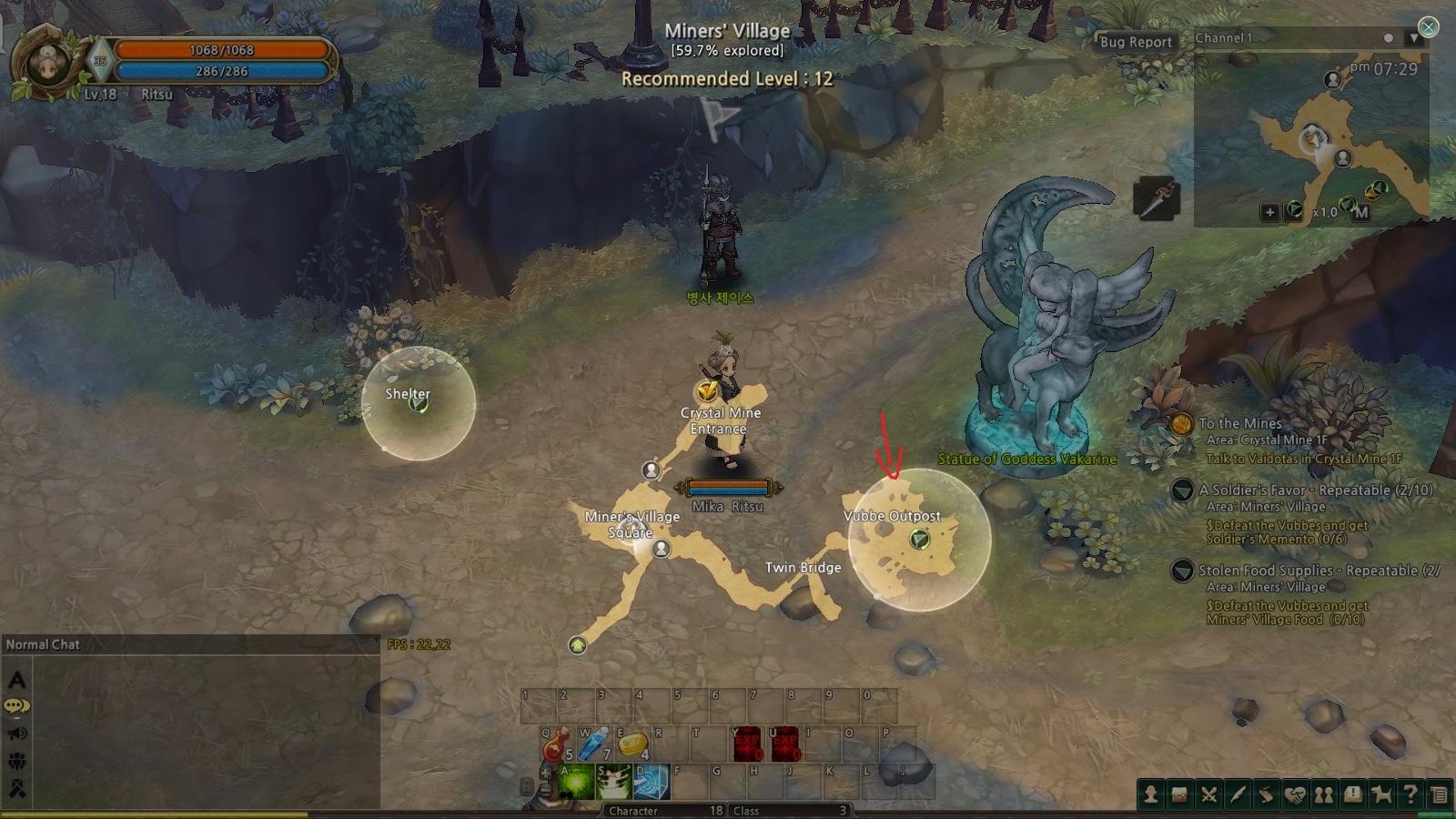Open the crossed swords menu icon
The image size is (1456, 819).
tap(1208, 794)
